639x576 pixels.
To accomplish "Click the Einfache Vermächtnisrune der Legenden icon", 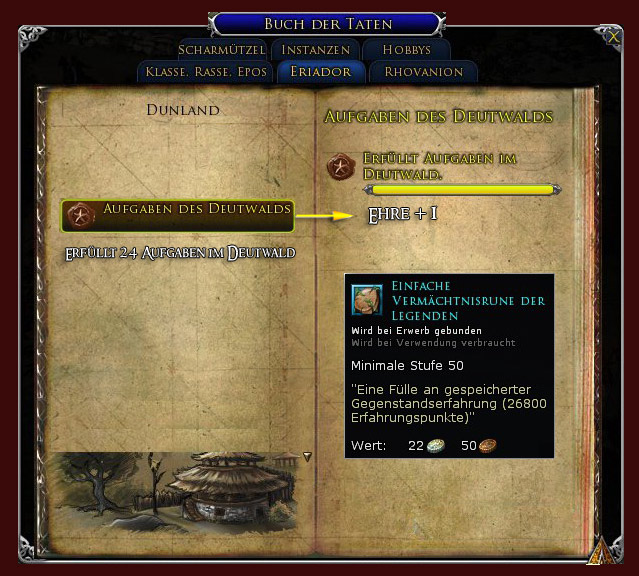I will pyautogui.click(x=367, y=299).
